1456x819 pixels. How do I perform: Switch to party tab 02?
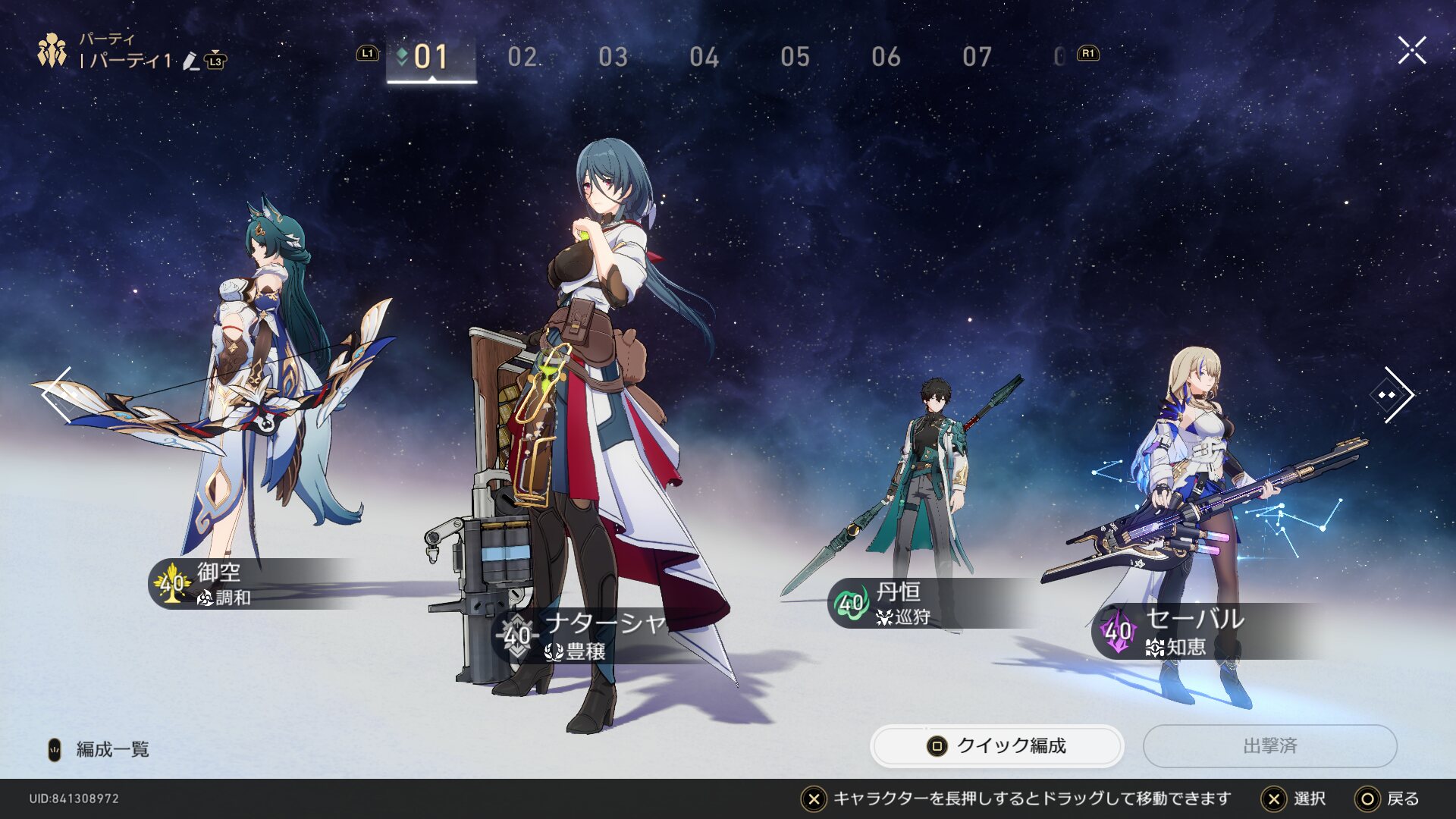[522, 57]
